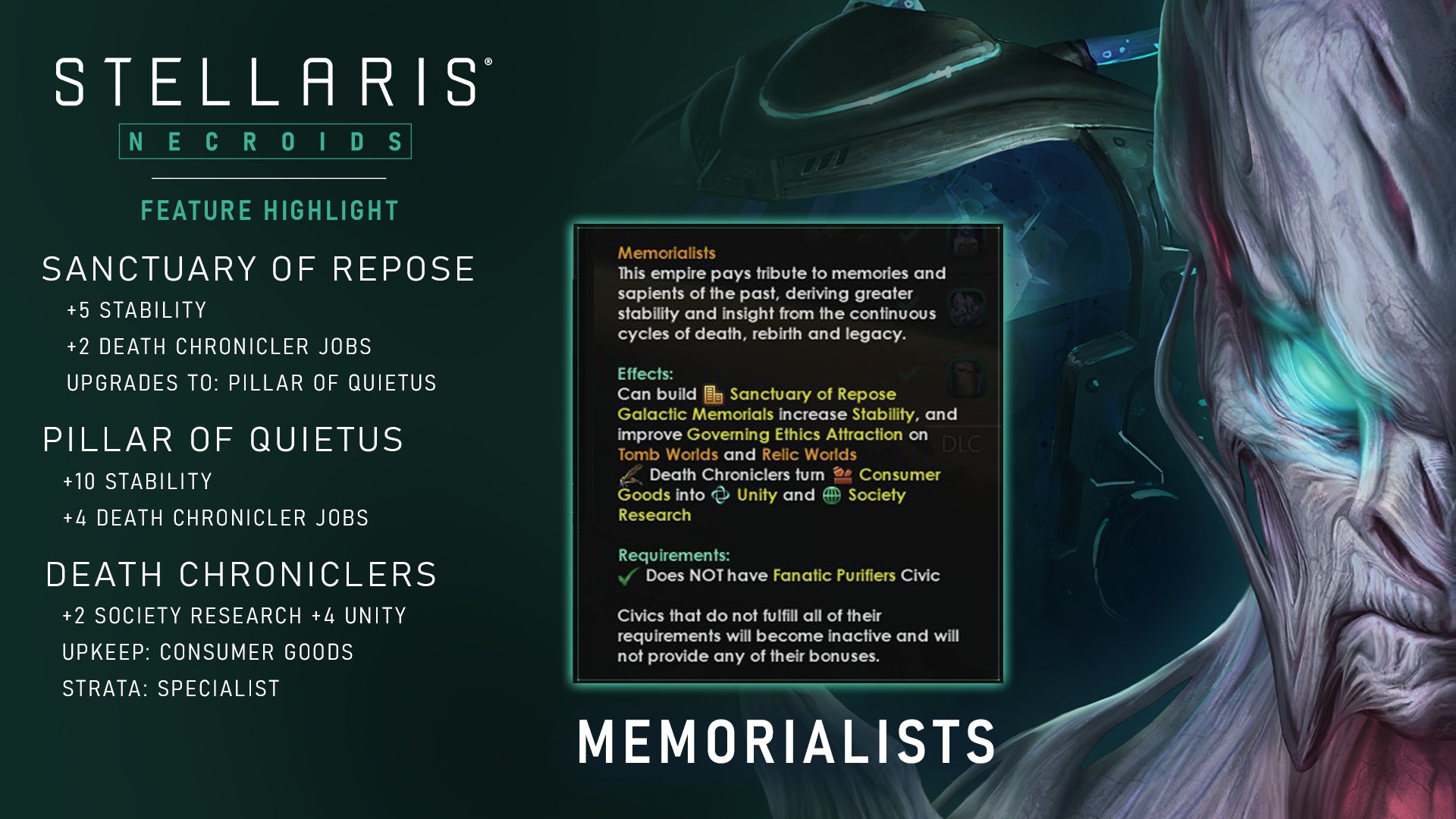Select the Memorialists tooltip header

coord(667,253)
